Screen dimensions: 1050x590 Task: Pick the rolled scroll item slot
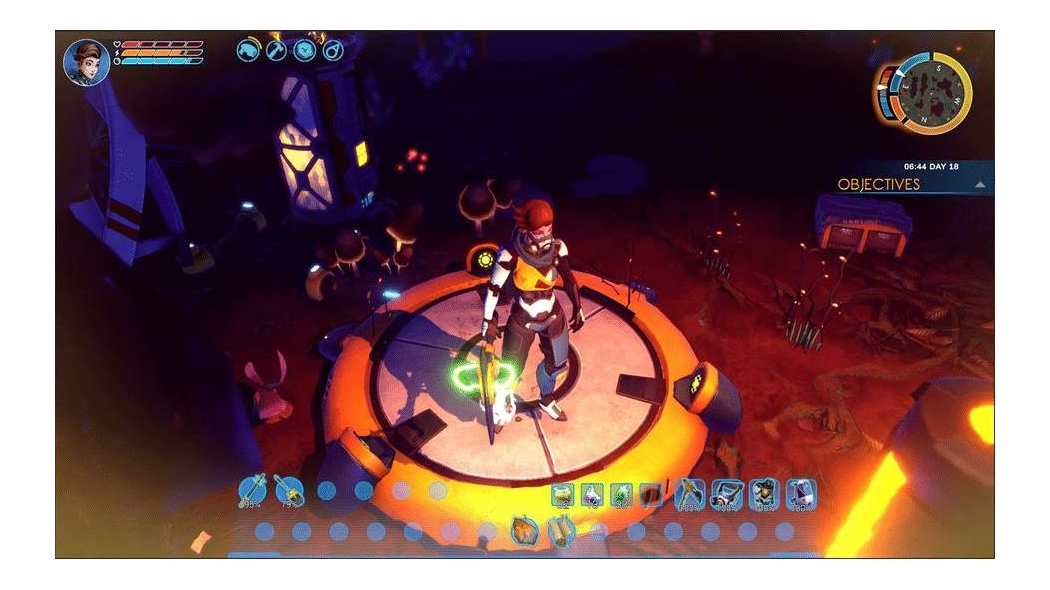pos(561,531)
